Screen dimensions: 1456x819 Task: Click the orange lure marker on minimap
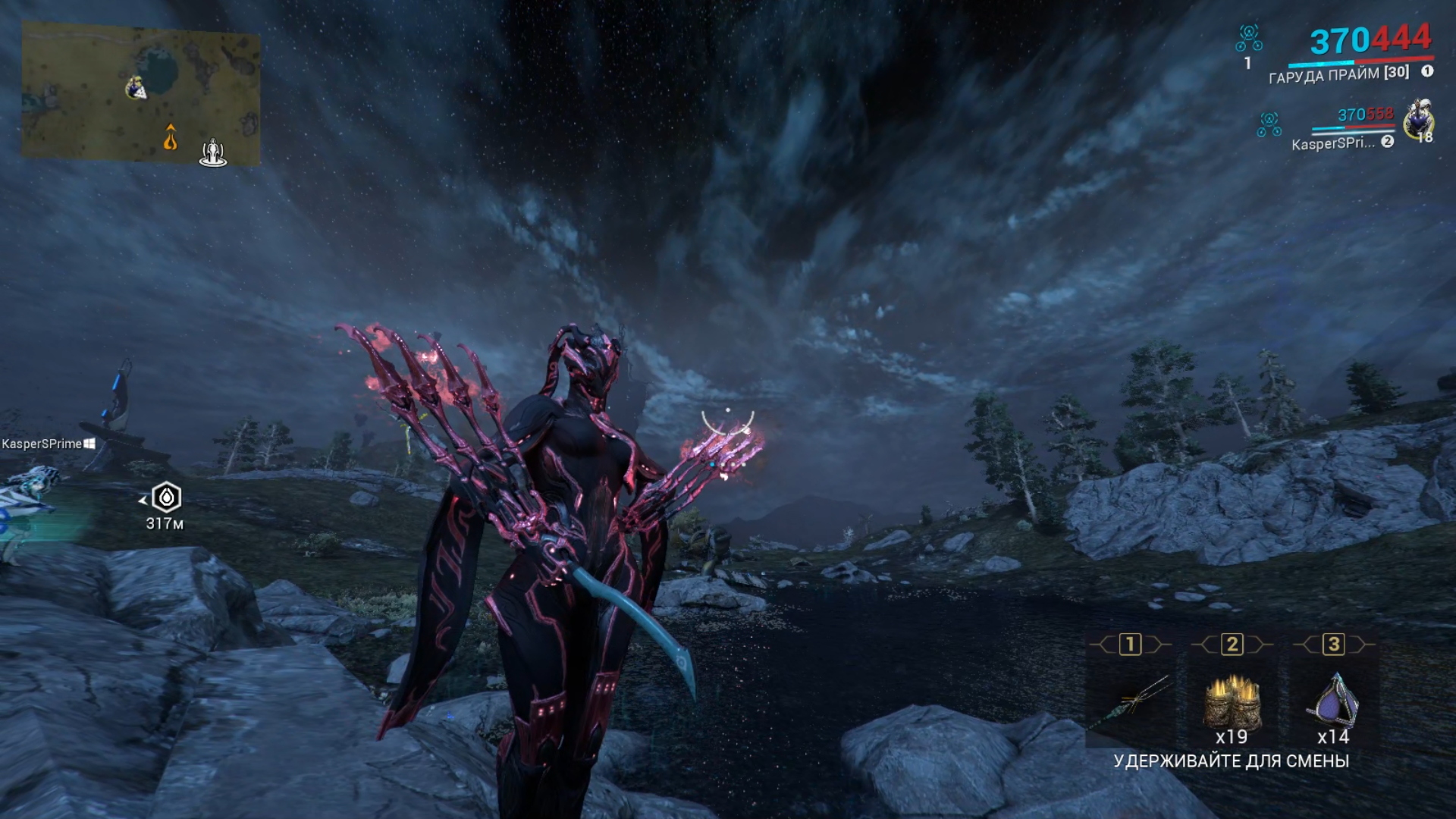click(x=171, y=138)
